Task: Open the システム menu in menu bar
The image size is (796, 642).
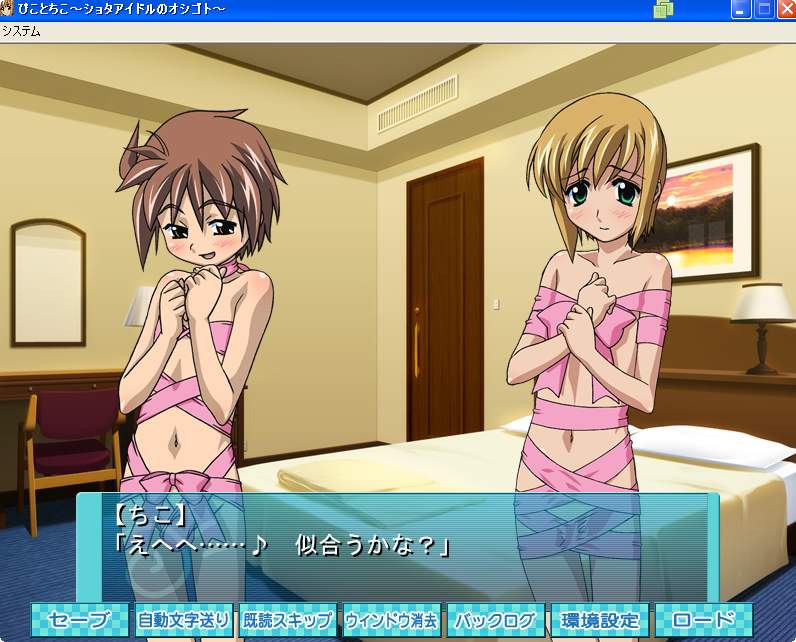Action: pos(21,31)
